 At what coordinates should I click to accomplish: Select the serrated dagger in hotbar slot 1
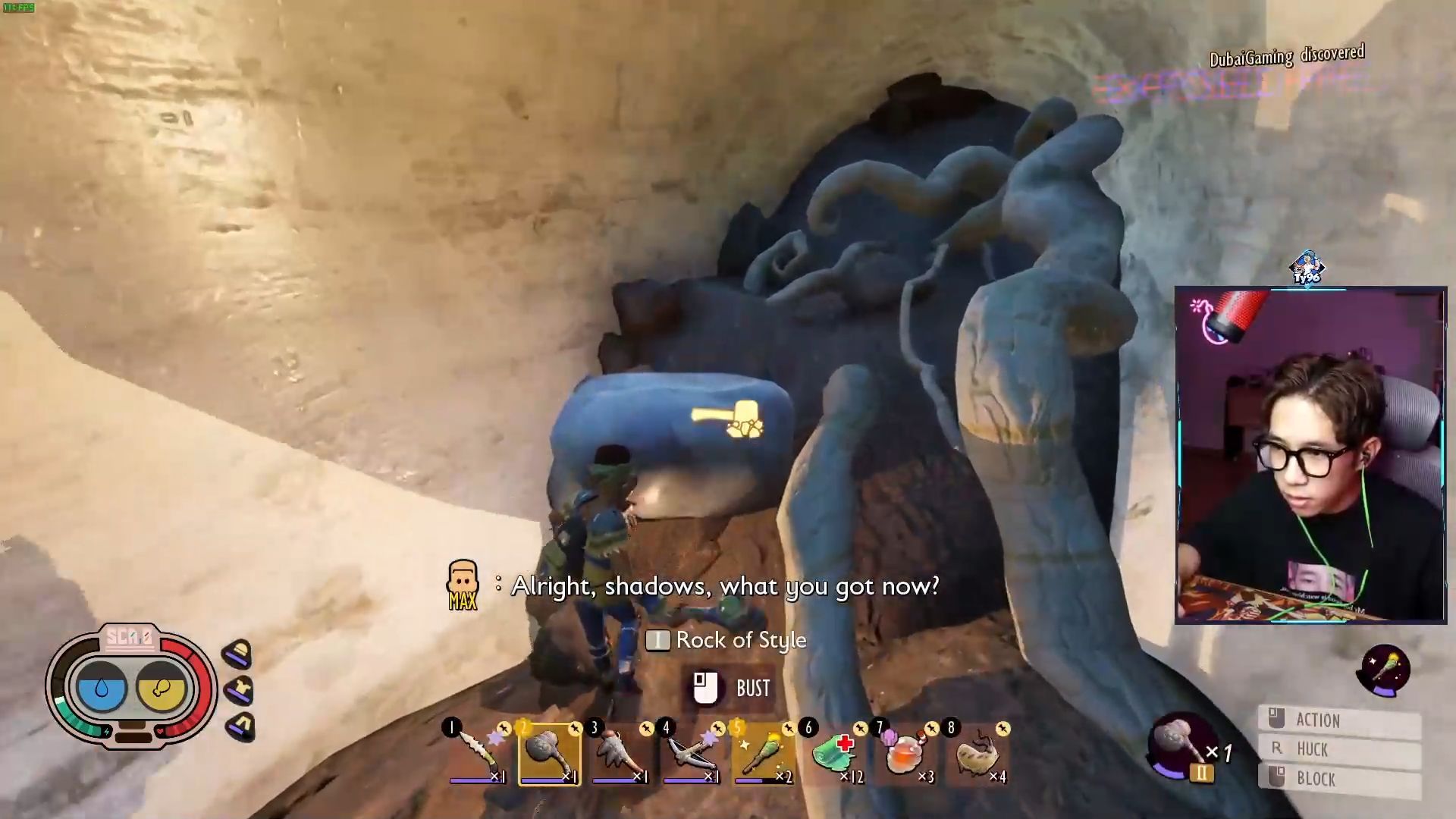click(478, 753)
